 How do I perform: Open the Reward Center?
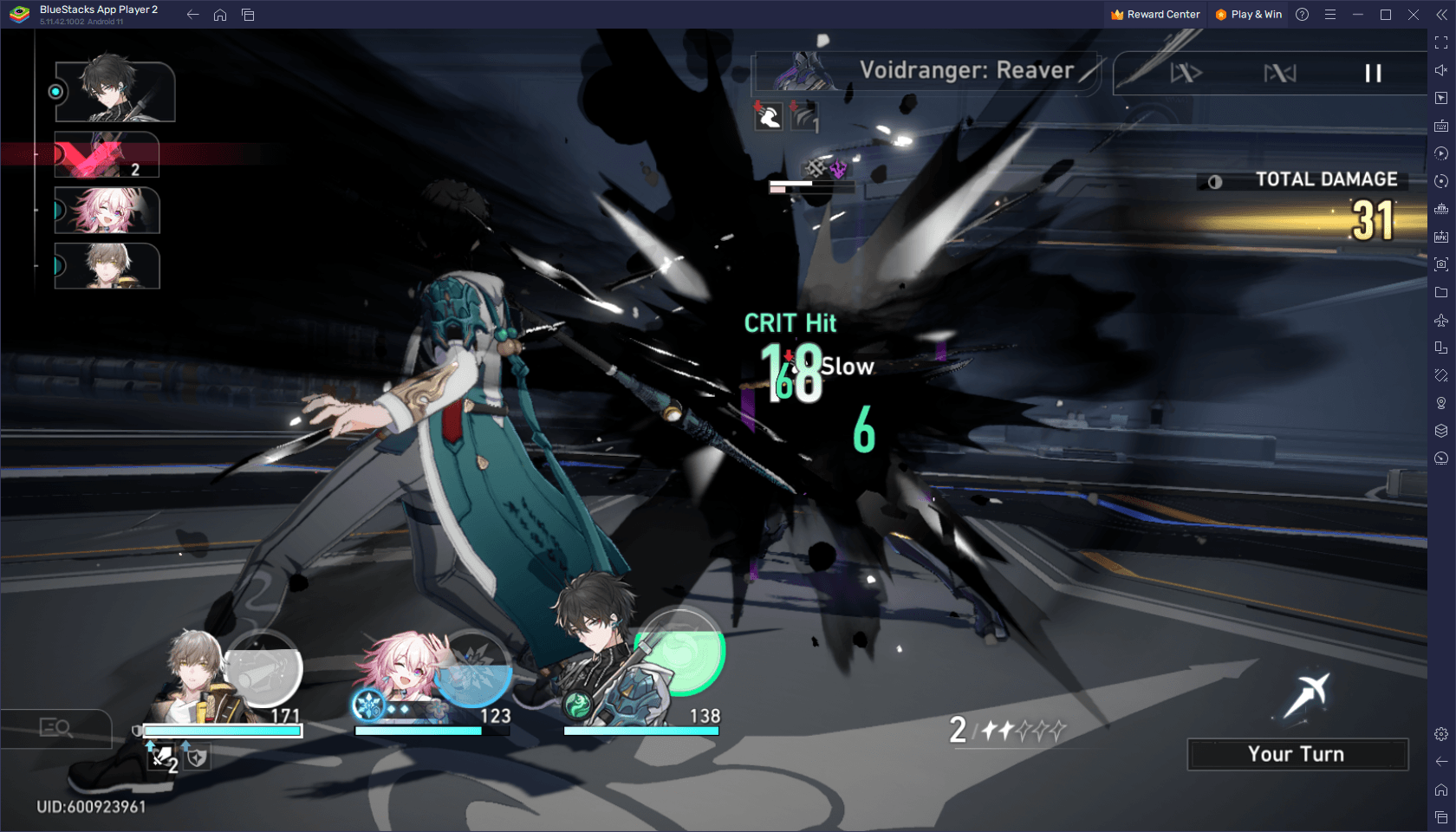(x=1154, y=15)
